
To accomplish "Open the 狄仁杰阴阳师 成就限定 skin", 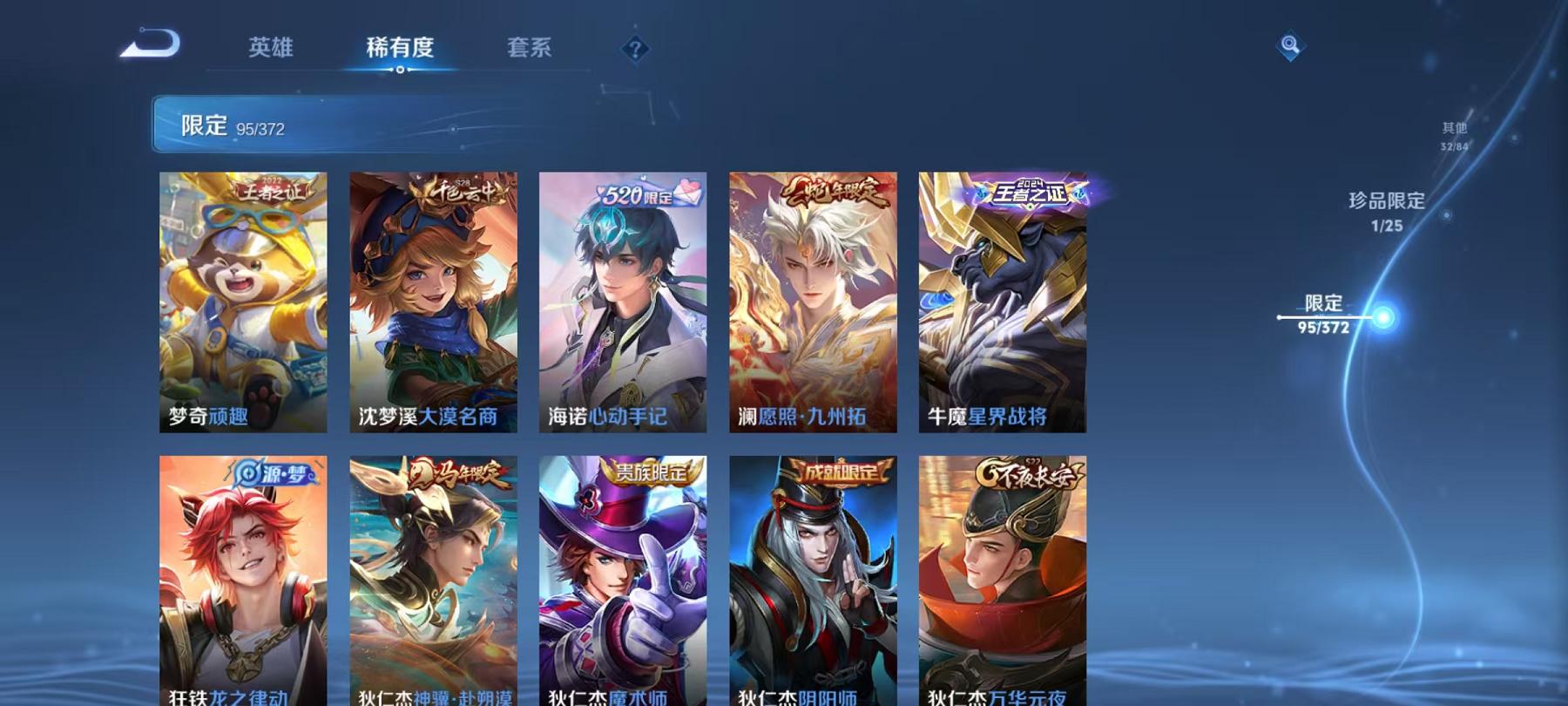I will (814, 575).
